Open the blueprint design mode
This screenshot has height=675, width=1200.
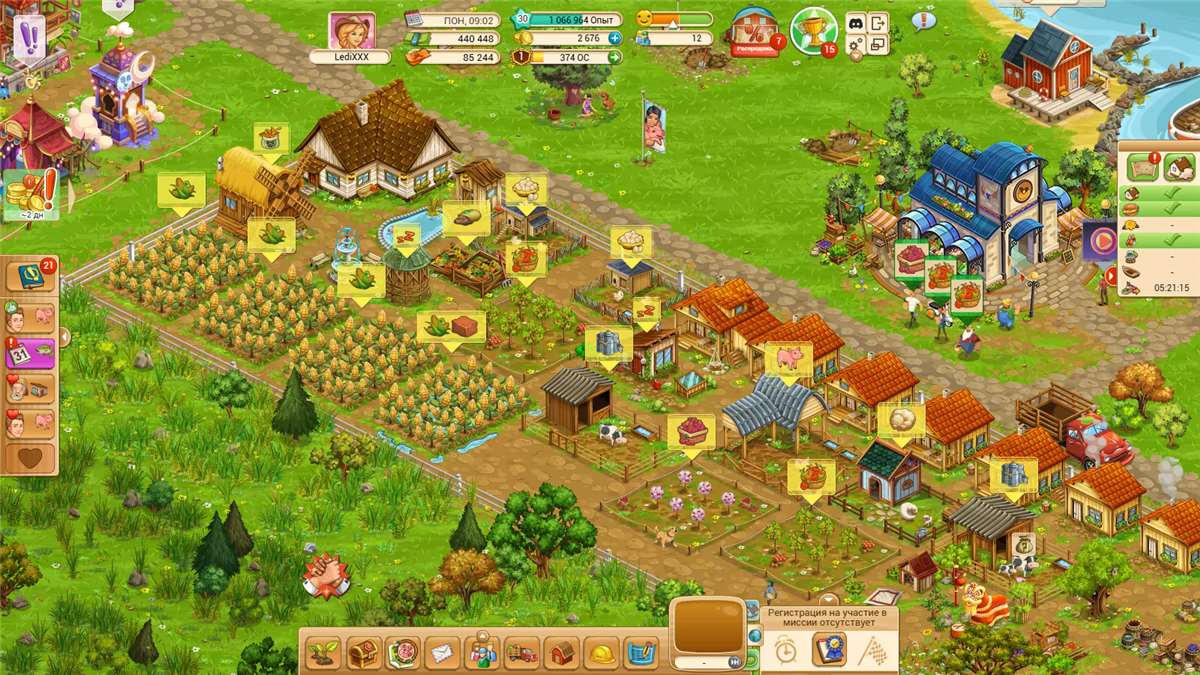(x=641, y=654)
